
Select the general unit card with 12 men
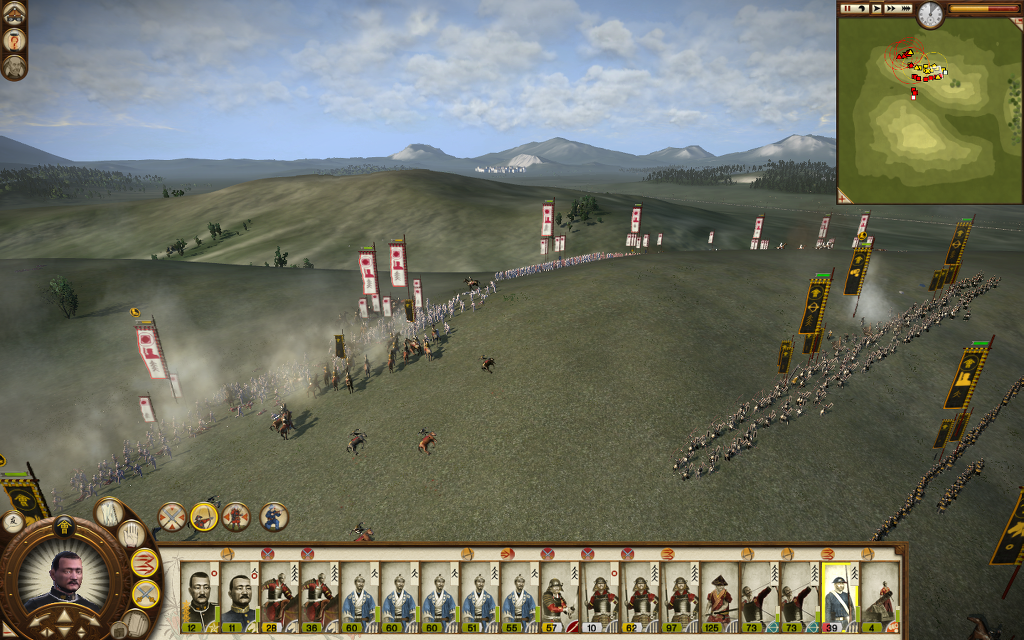pos(200,597)
